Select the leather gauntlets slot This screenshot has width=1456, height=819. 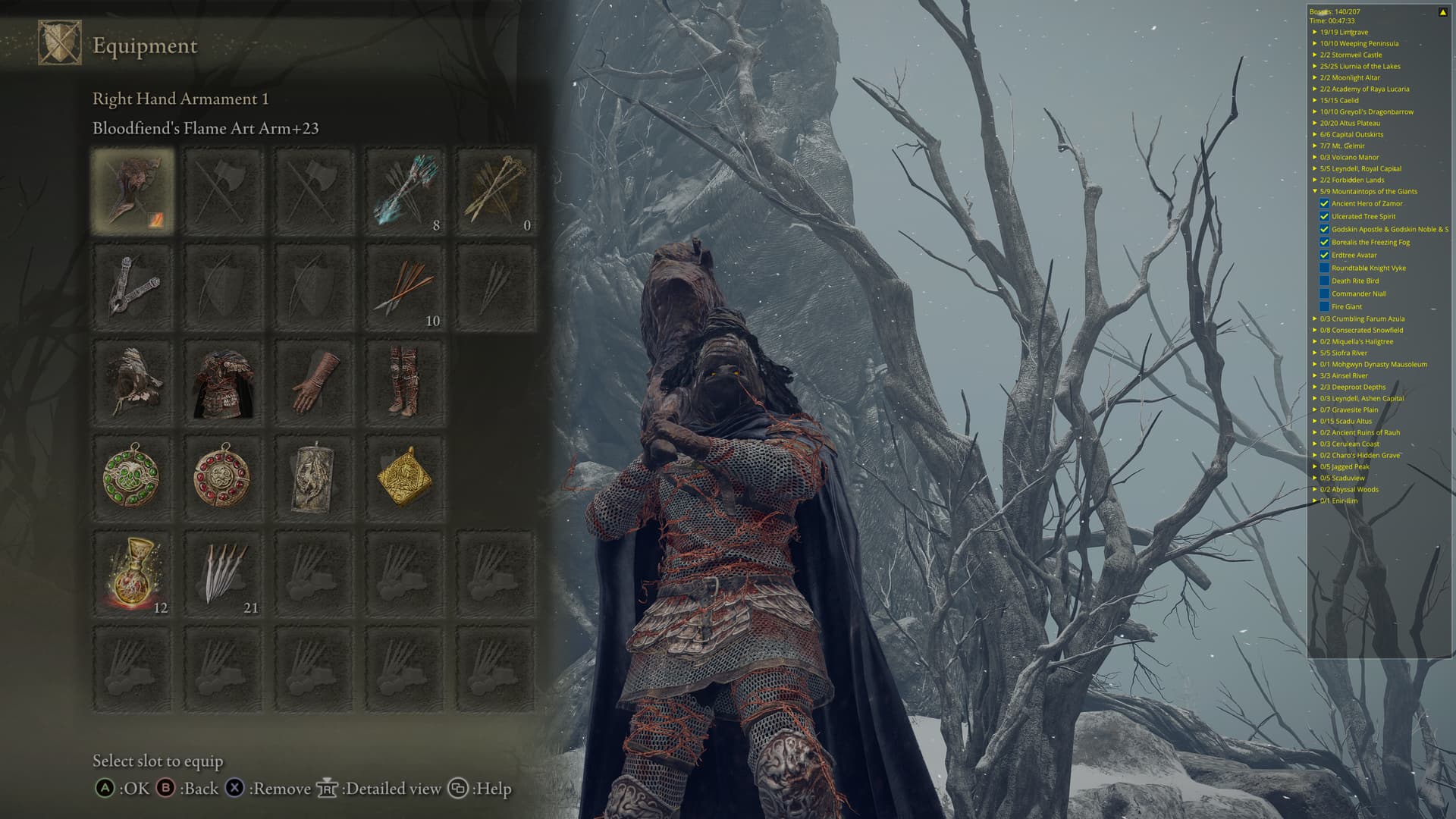pos(314,383)
